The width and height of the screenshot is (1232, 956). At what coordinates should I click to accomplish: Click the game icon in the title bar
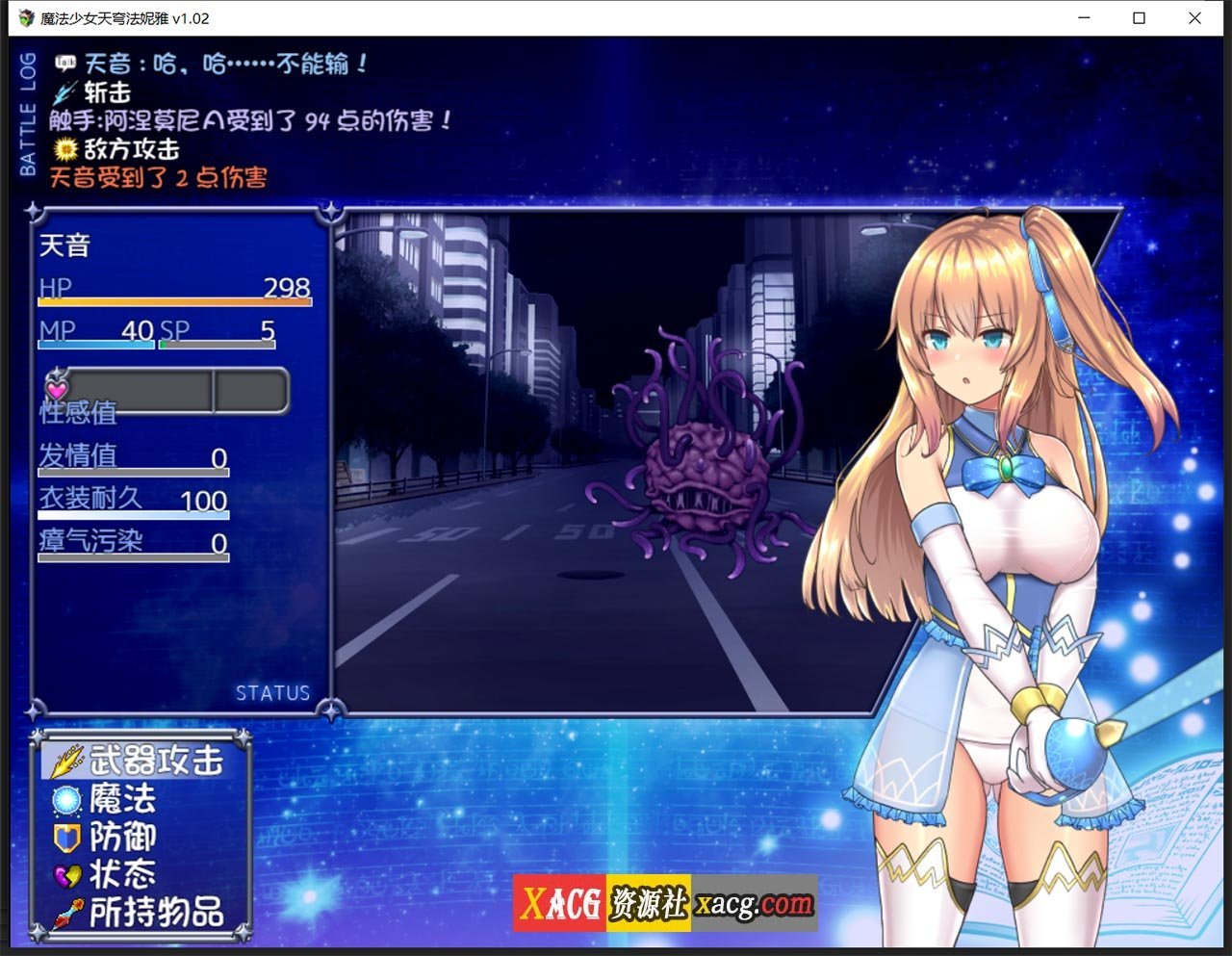25,18
